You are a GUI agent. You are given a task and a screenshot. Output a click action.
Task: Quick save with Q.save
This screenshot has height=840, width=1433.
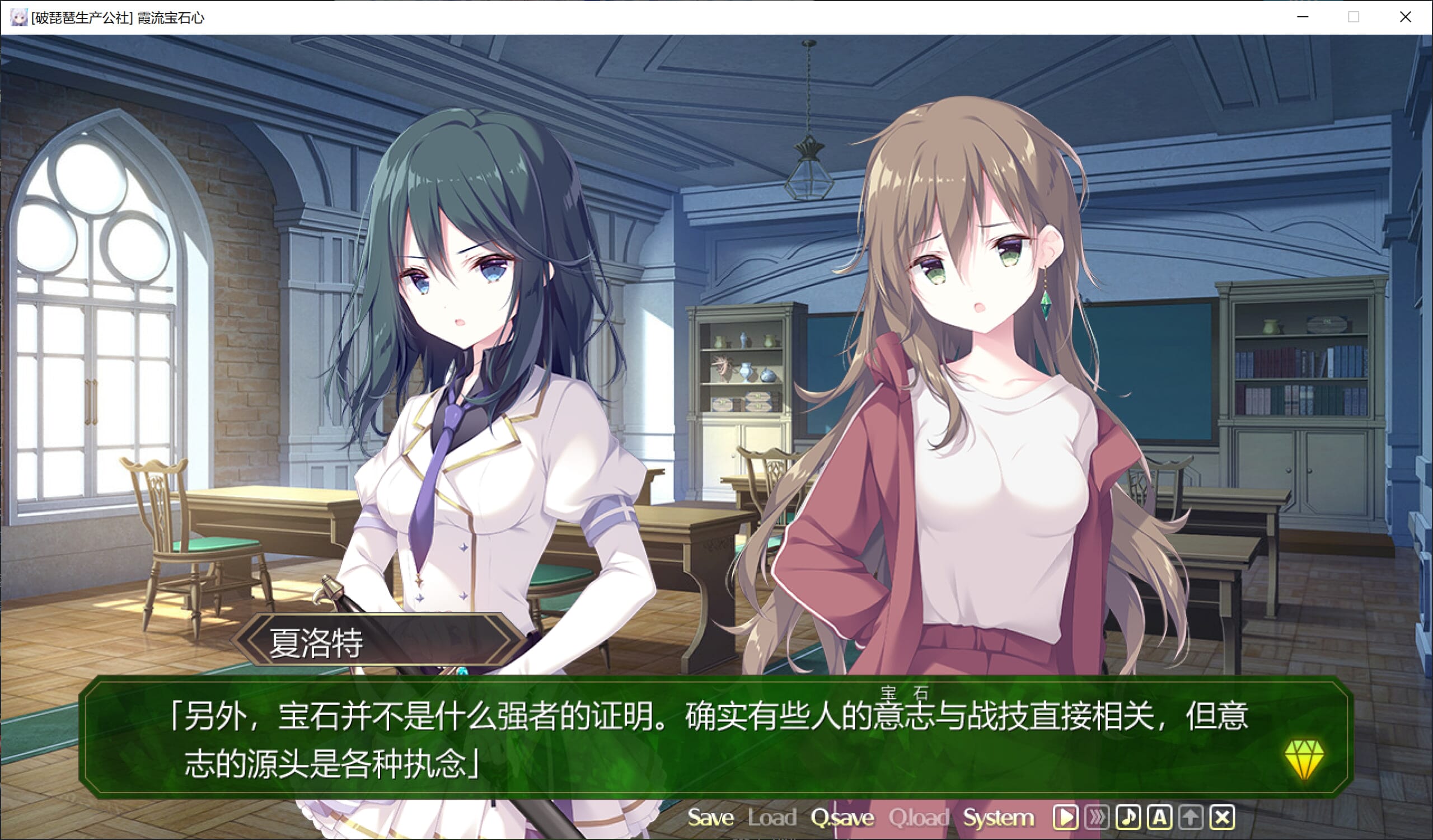pos(842,818)
